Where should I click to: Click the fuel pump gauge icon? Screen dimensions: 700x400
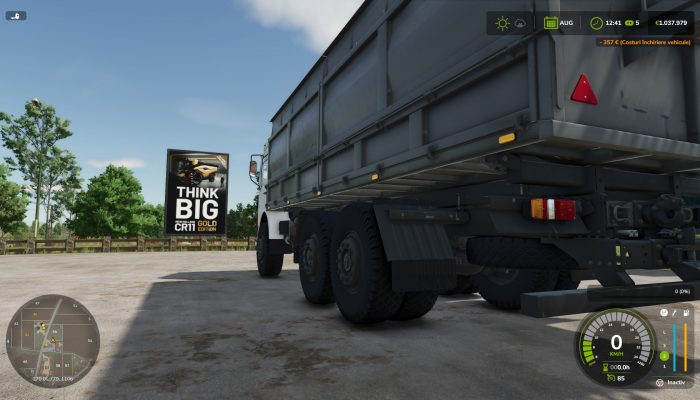(x=686, y=312)
